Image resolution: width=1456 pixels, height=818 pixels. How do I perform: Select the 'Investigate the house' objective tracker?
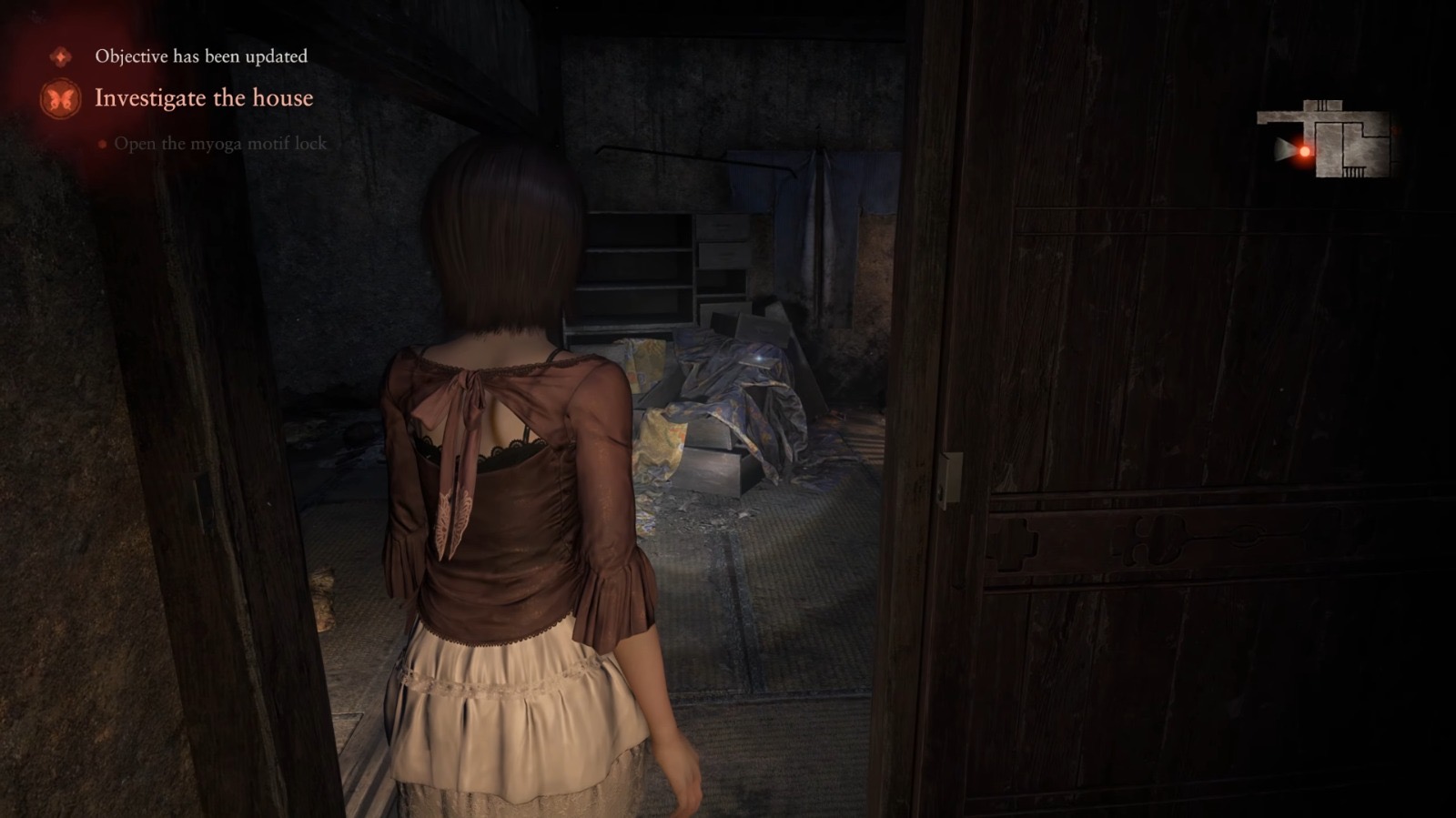point(204,98)
